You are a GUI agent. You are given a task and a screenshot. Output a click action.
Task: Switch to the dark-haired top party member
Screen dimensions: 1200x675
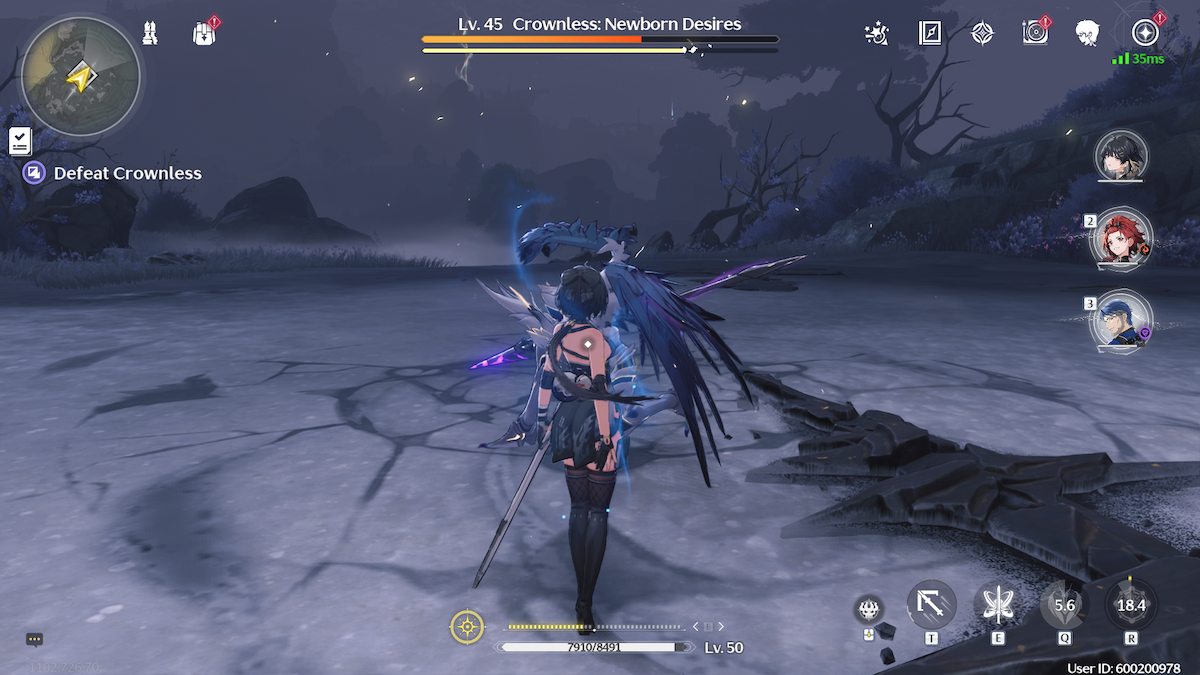1121,156
